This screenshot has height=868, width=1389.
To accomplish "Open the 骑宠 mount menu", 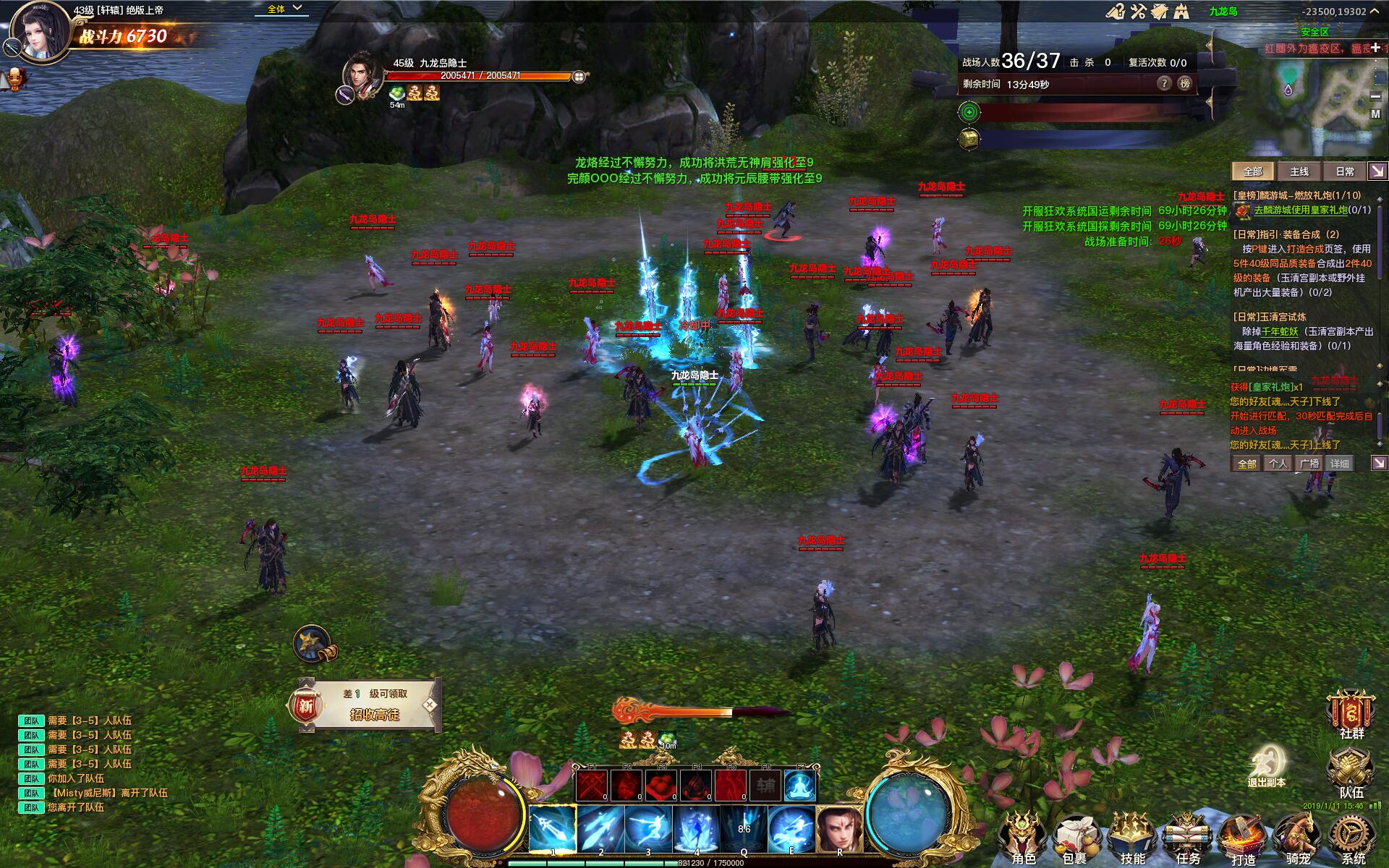I will click(1298, 838).
